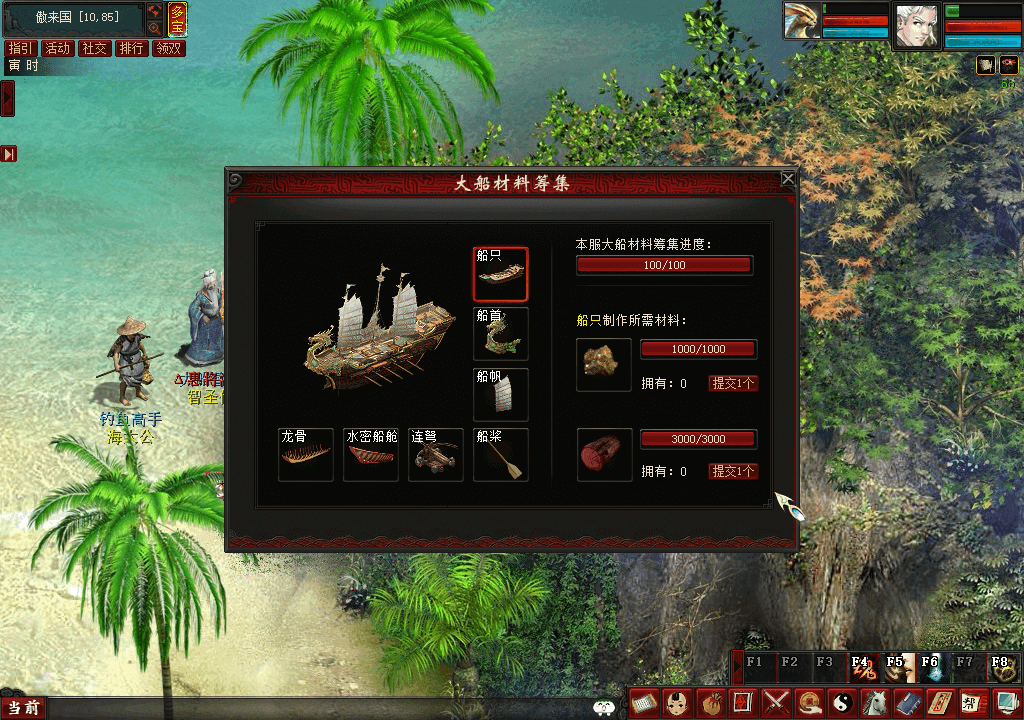Choose the 连弩 crossbow part
The height and width of the screenshot is (720, 1024).
[x=435, y=456]
